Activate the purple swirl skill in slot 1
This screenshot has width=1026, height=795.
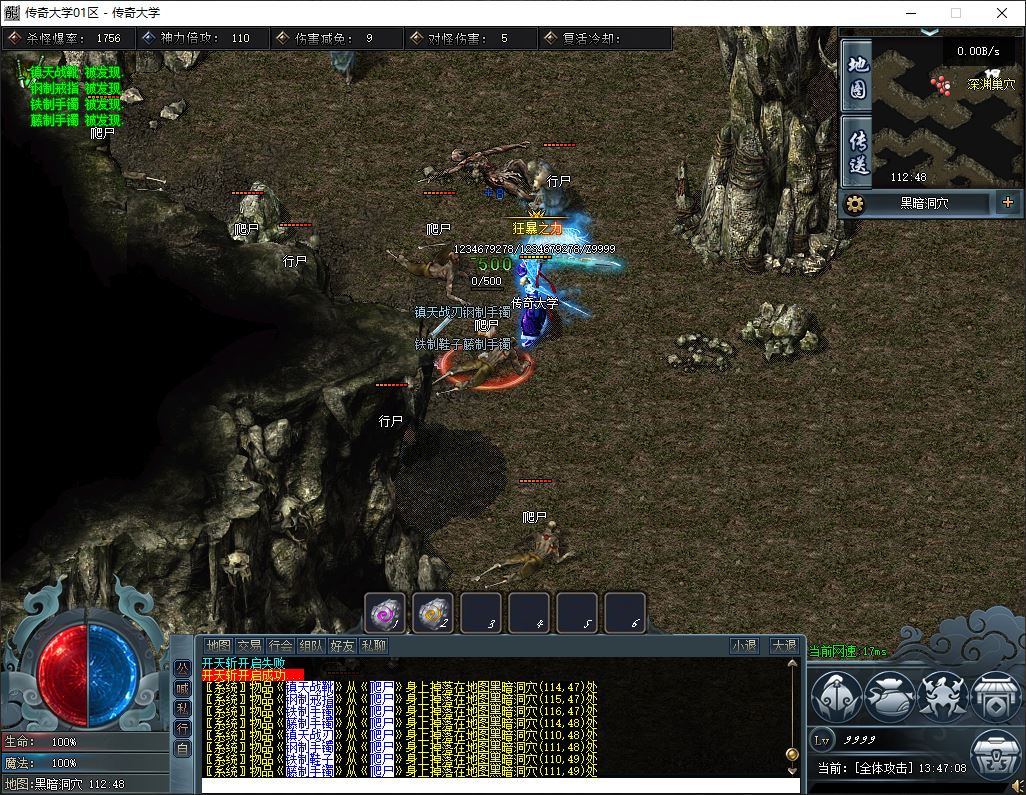(385, 612)
